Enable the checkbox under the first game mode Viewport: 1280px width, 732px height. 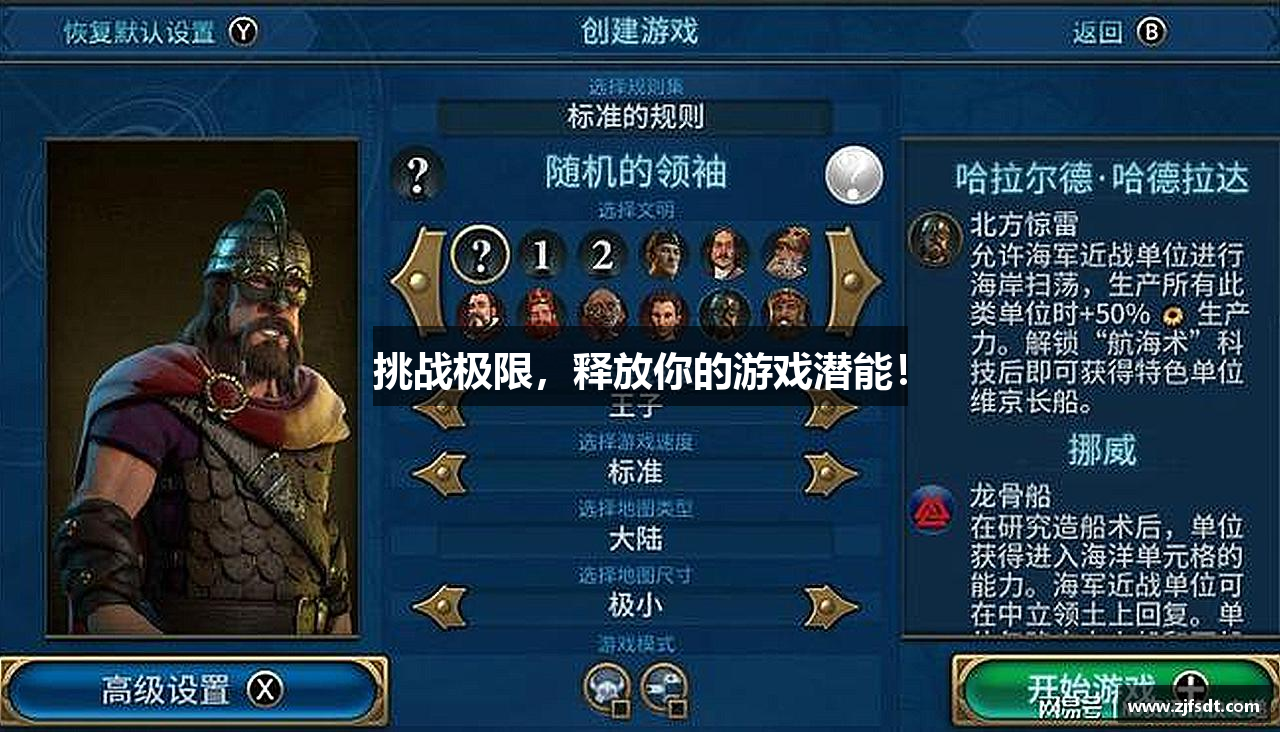[x=620, y=709]
